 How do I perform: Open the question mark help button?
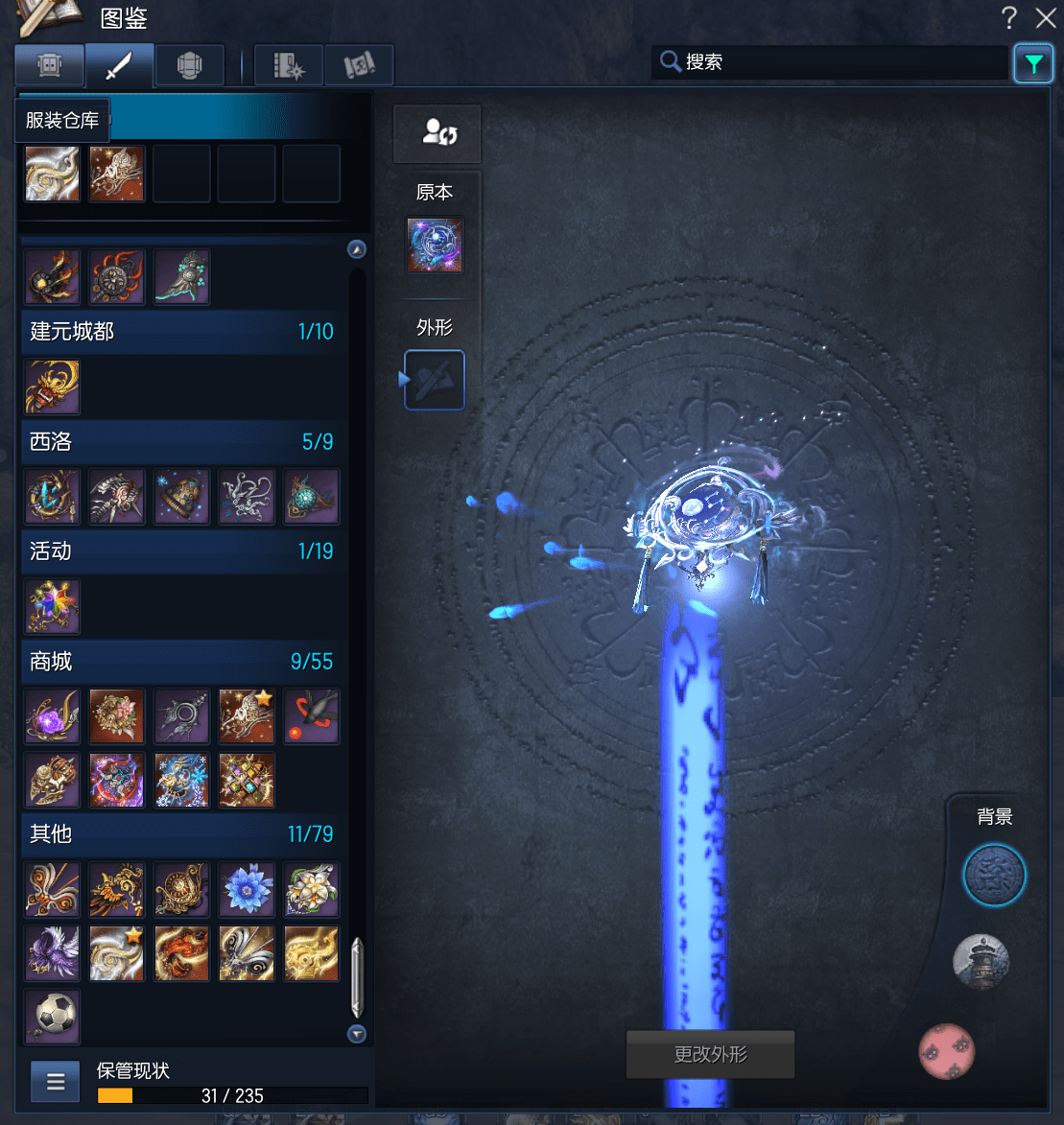point(1008,17)
